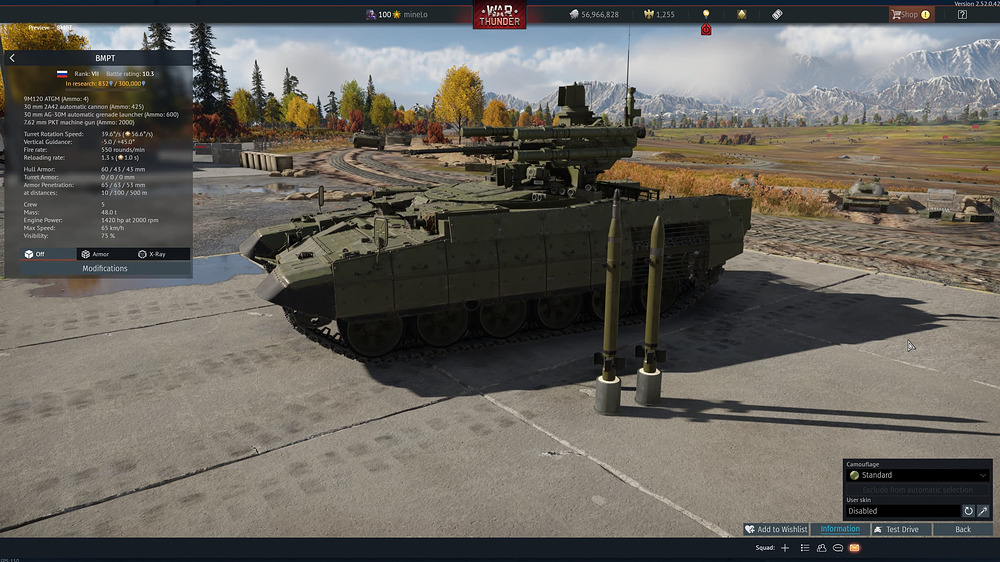The image size is (1000, 562).
Task: Start a Test Drive
Action: pos(896,529)
